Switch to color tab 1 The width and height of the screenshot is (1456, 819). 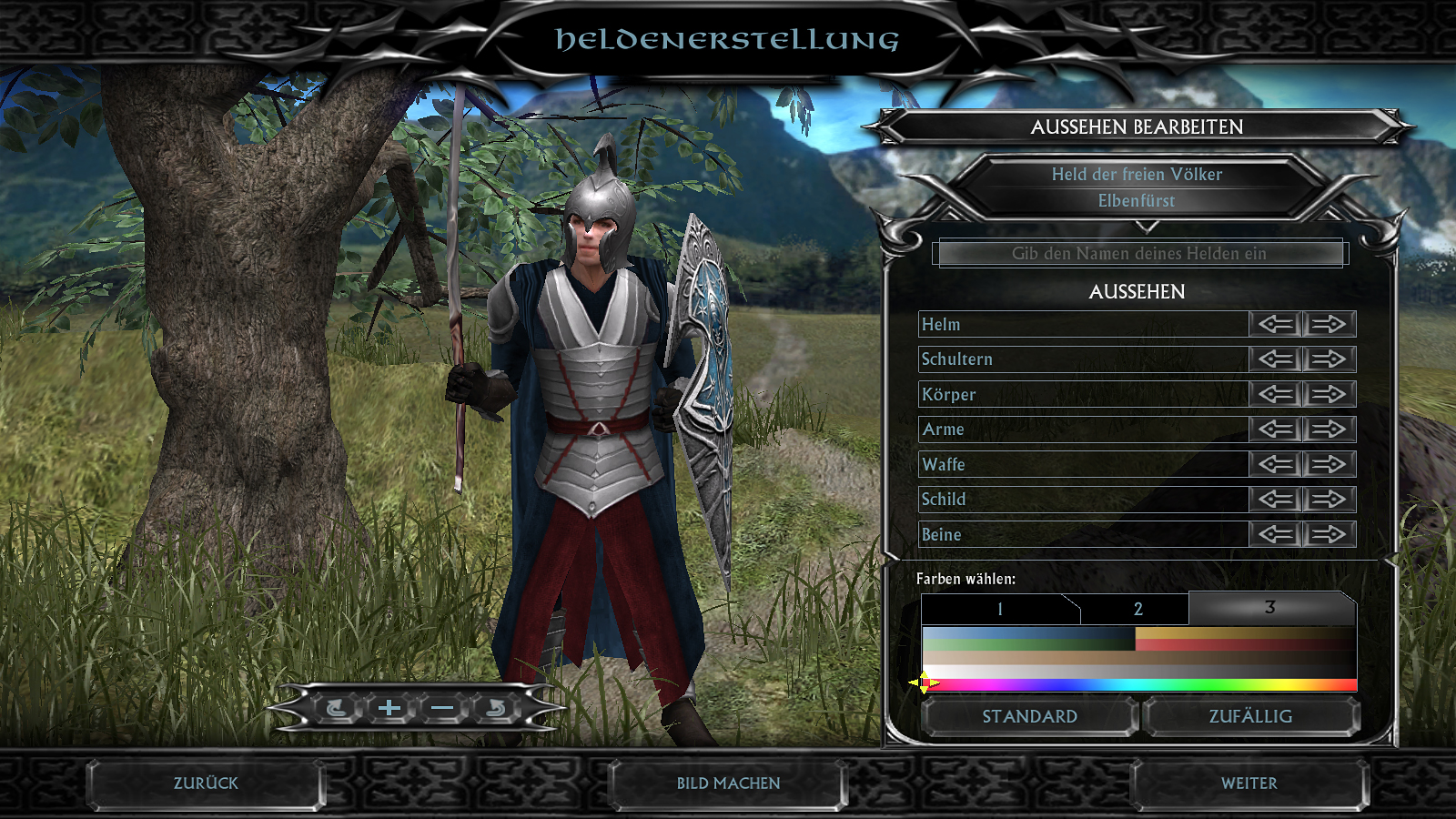coord(999,610)
